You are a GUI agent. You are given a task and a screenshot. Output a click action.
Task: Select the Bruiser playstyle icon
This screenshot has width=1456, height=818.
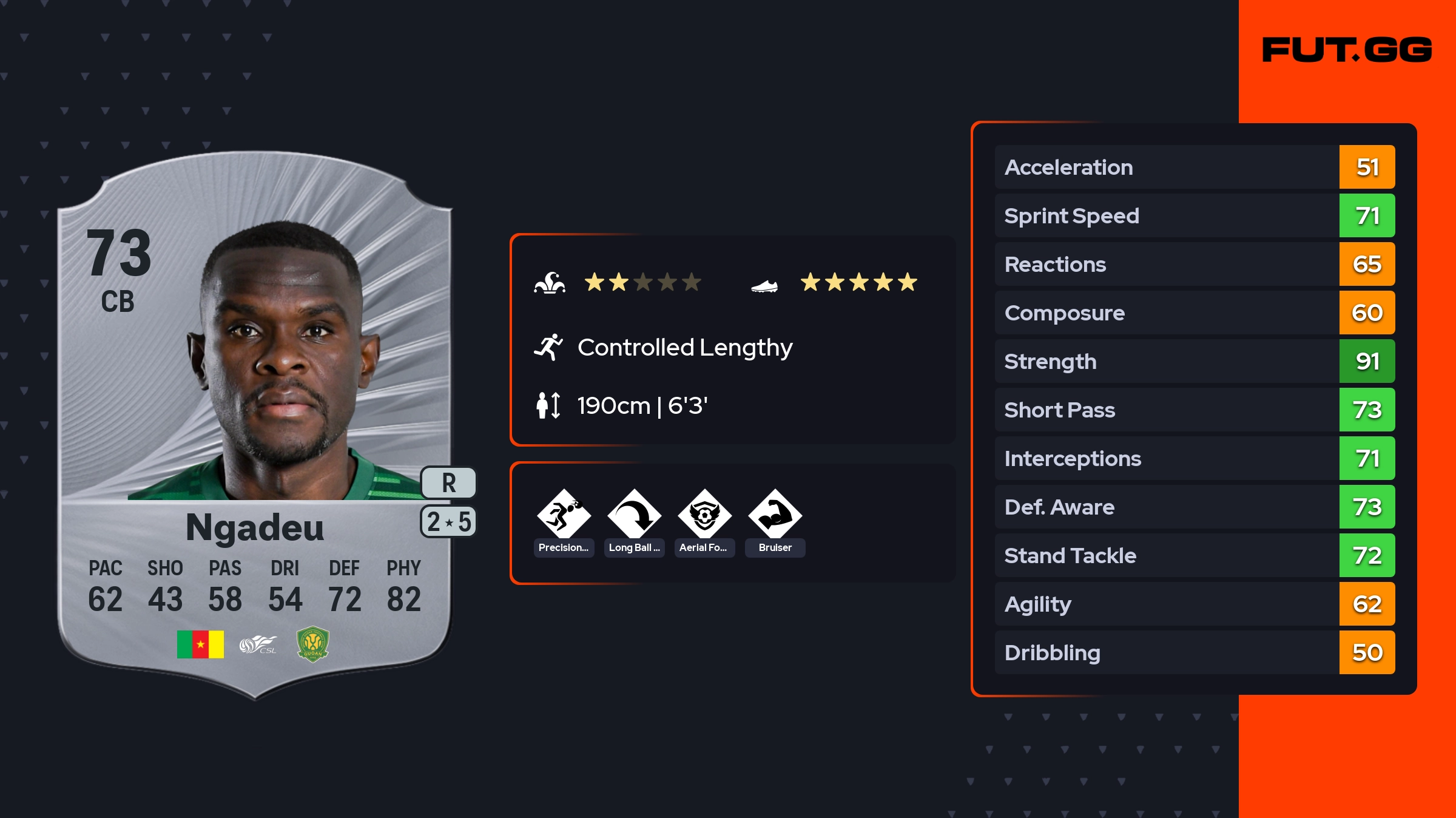click(775, 515)
